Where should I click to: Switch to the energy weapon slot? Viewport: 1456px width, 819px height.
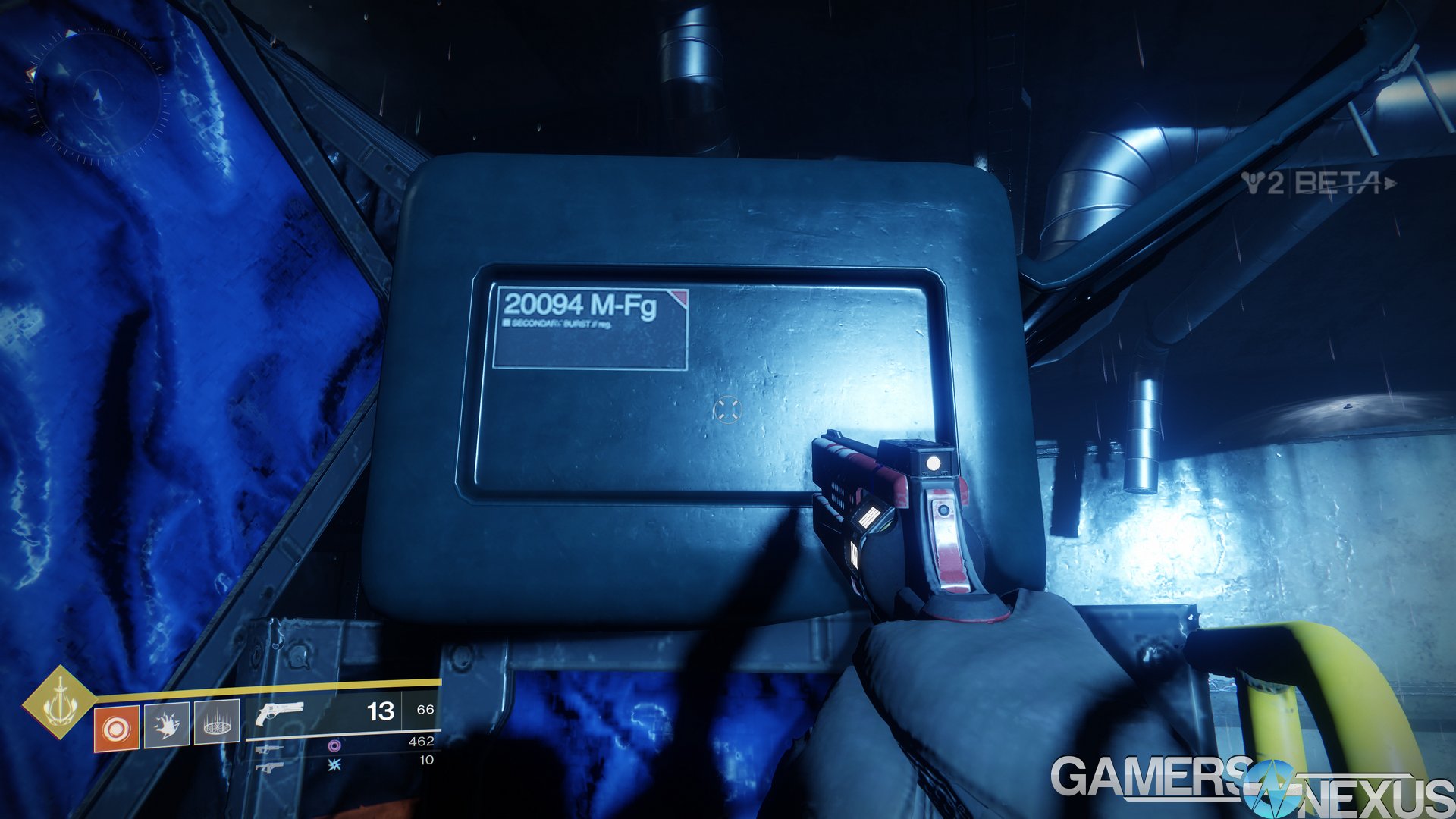point(269,749)
